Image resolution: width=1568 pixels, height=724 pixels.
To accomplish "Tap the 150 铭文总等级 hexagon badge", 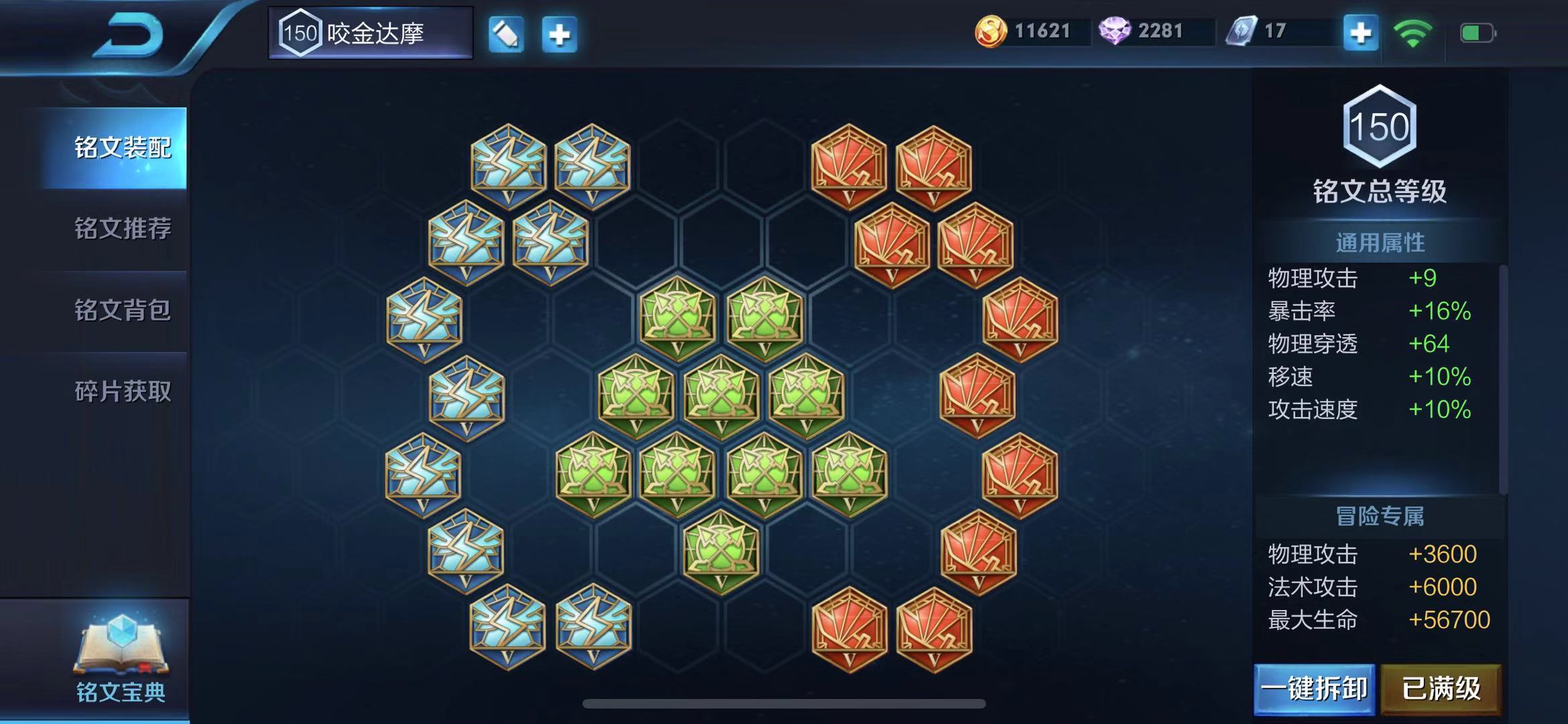I will click(x=1380, y=126).
